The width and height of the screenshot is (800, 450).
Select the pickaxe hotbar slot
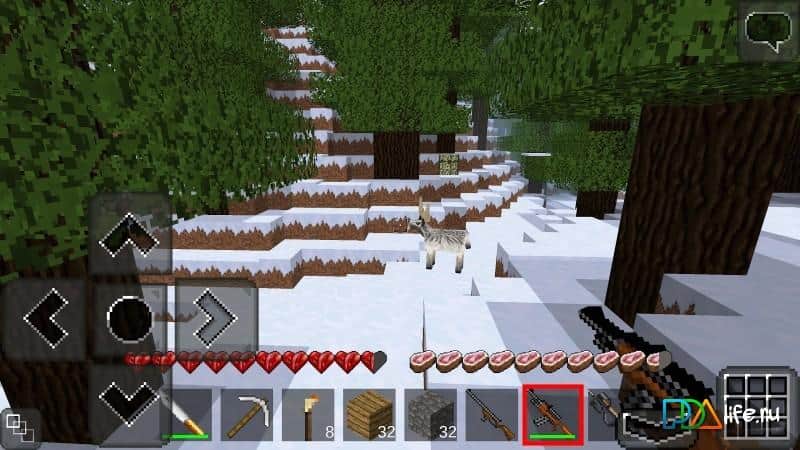246,414
